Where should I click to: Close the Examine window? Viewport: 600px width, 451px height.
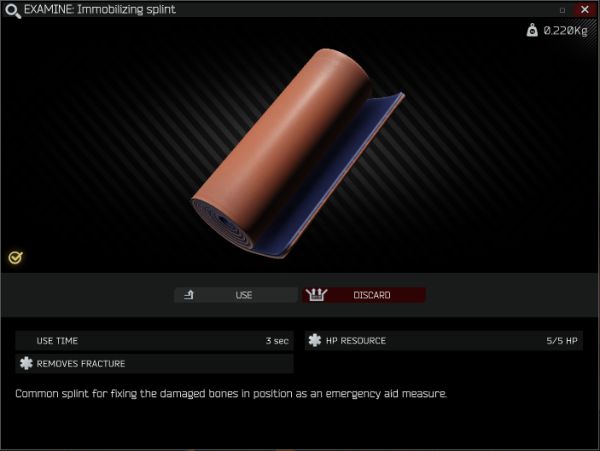[x=584, y=9]
